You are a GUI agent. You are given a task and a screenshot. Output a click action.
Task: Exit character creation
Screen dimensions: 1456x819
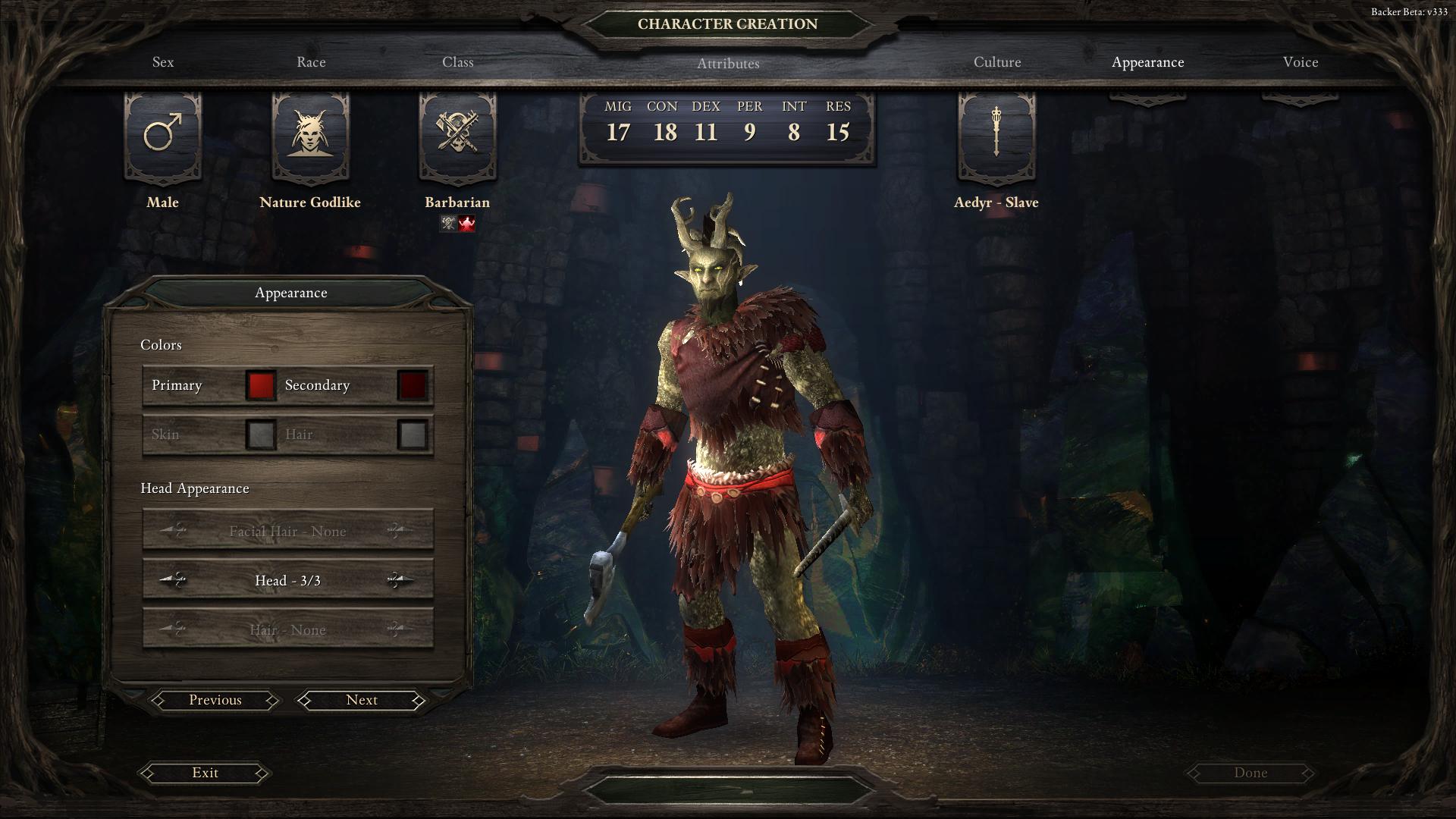coord(205,773)
